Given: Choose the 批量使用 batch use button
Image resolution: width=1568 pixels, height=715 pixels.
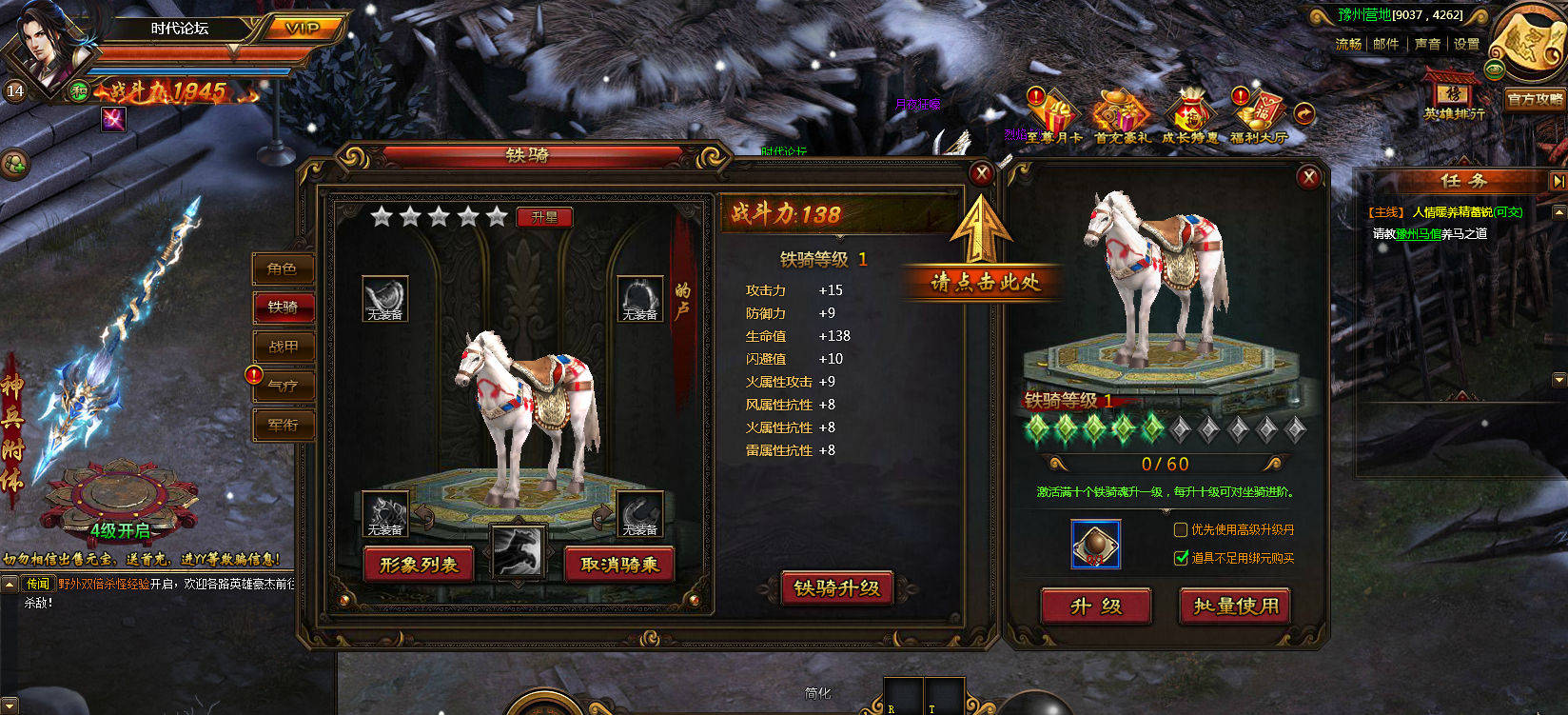Looking at the screenshot, I should click(1236, 606).
